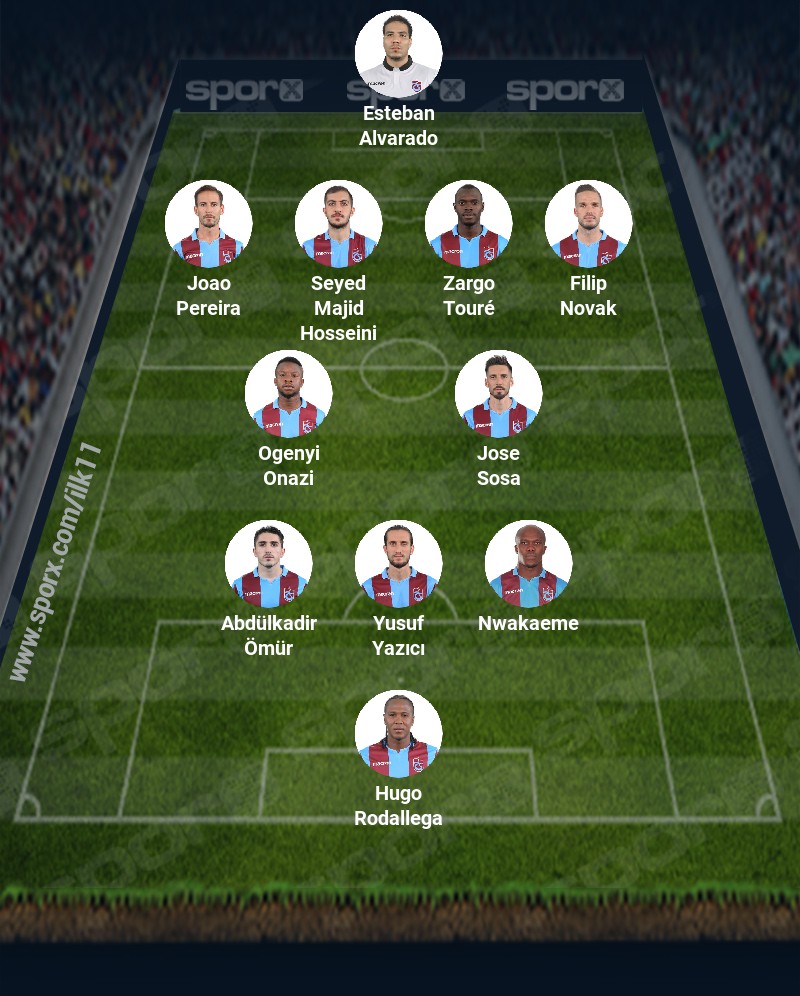Select goalkeeper Esteban Alvarado's portrait
Screen dimensions: 800x996
point(398,54)
